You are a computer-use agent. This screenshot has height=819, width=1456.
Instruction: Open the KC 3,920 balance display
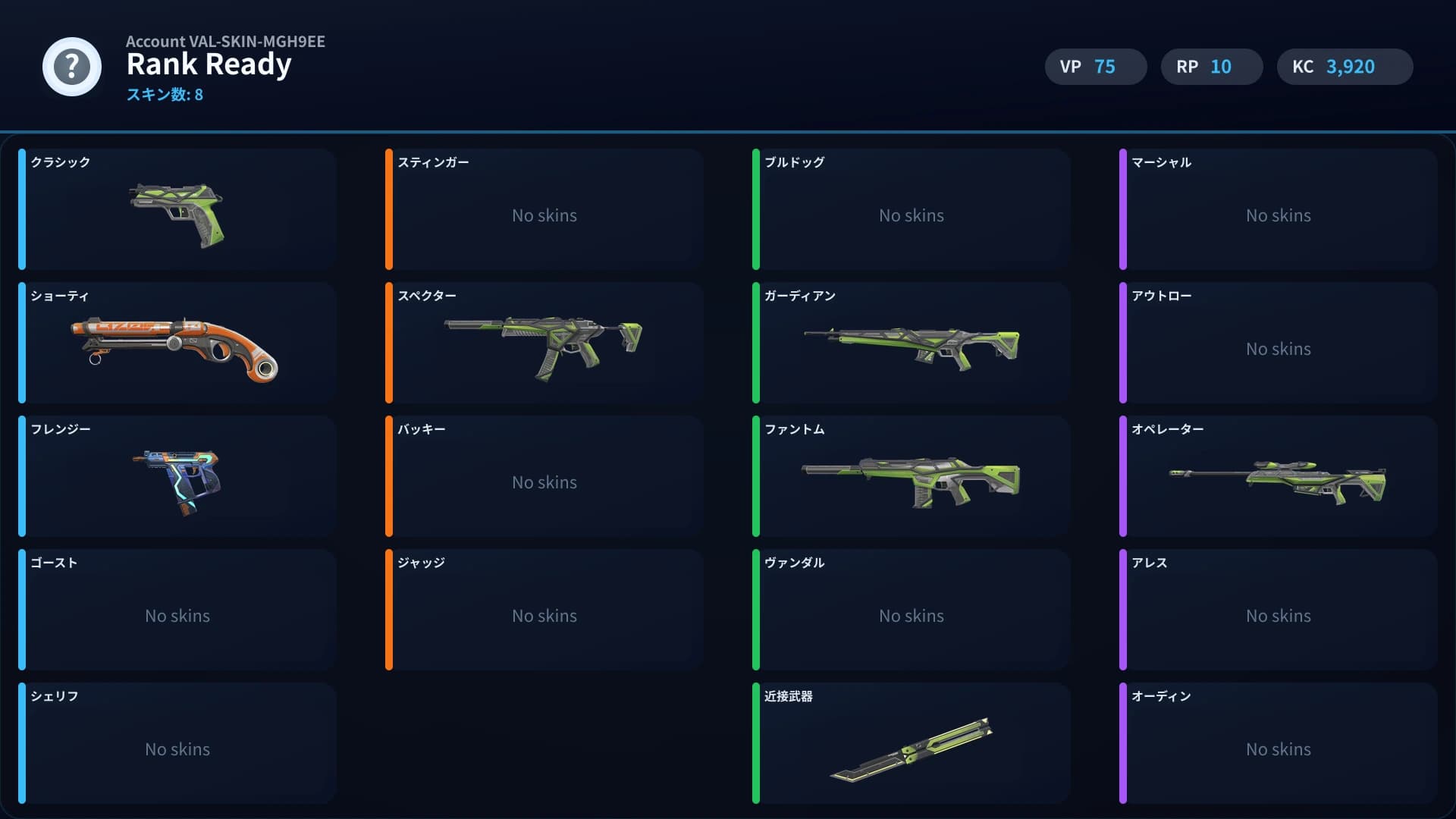coord(1345,67)
